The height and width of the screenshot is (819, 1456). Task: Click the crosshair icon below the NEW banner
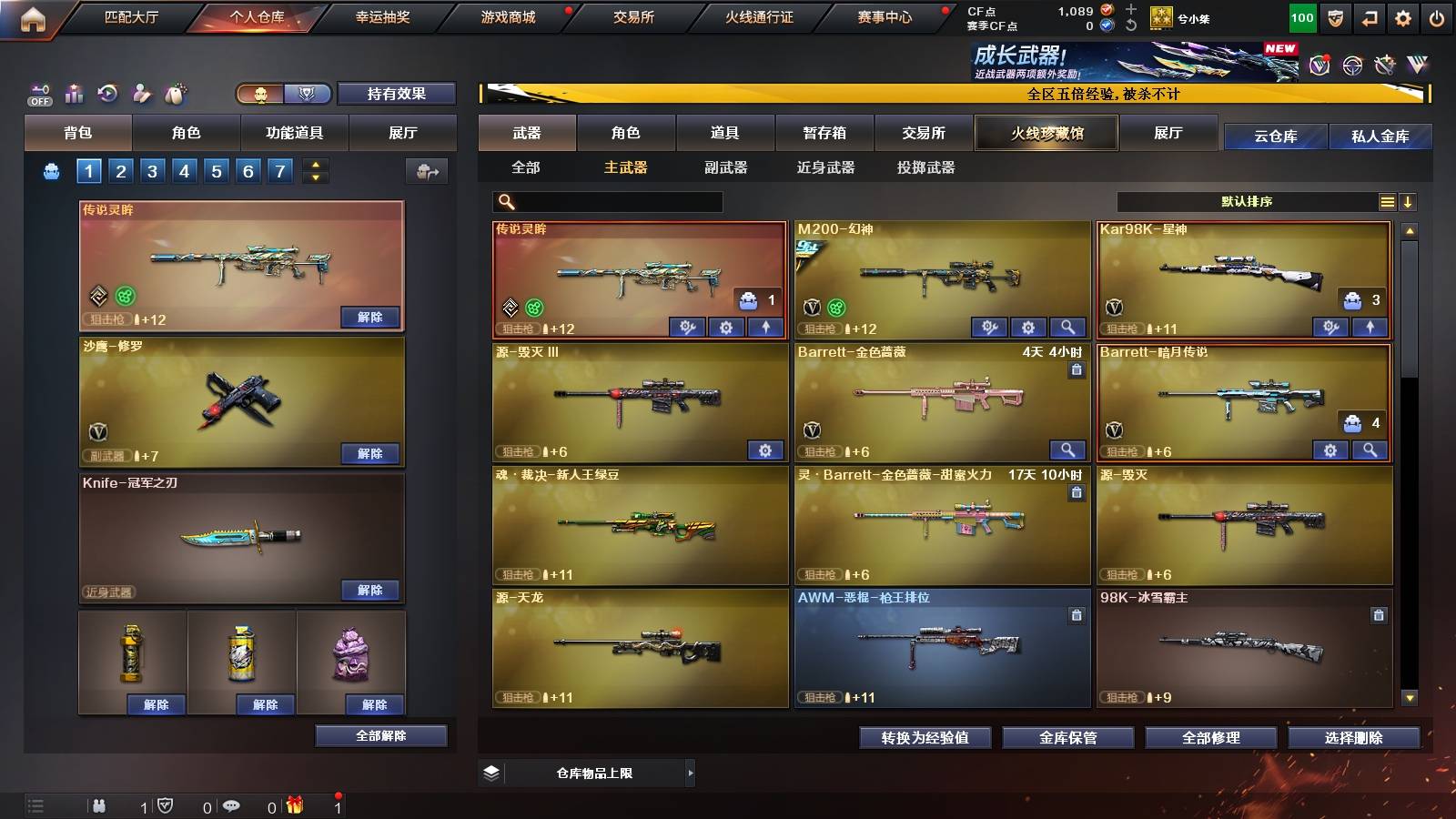coord(1351,66)
